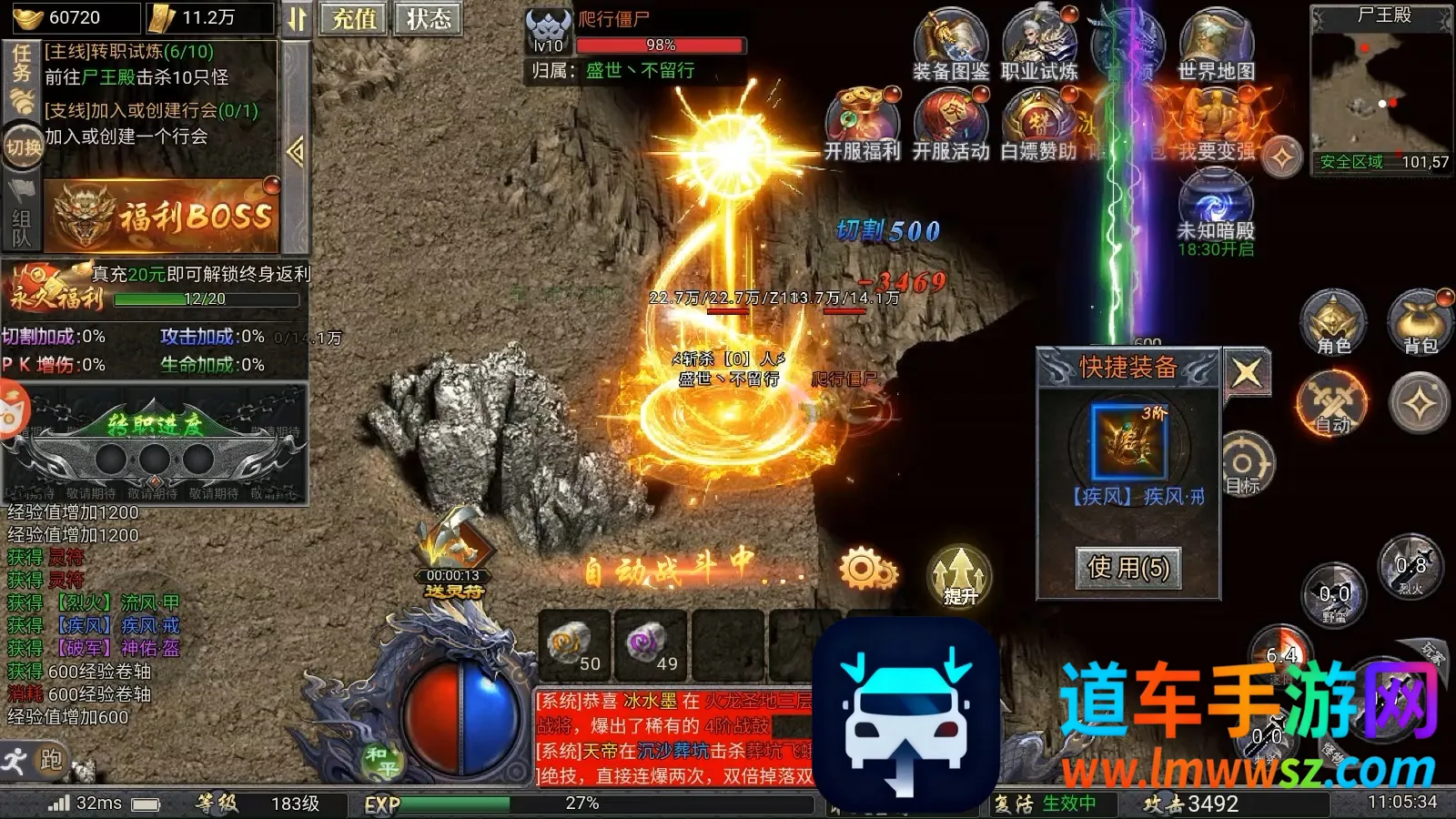
Task: Open the 状态 status panel
Action: point(428,19)
